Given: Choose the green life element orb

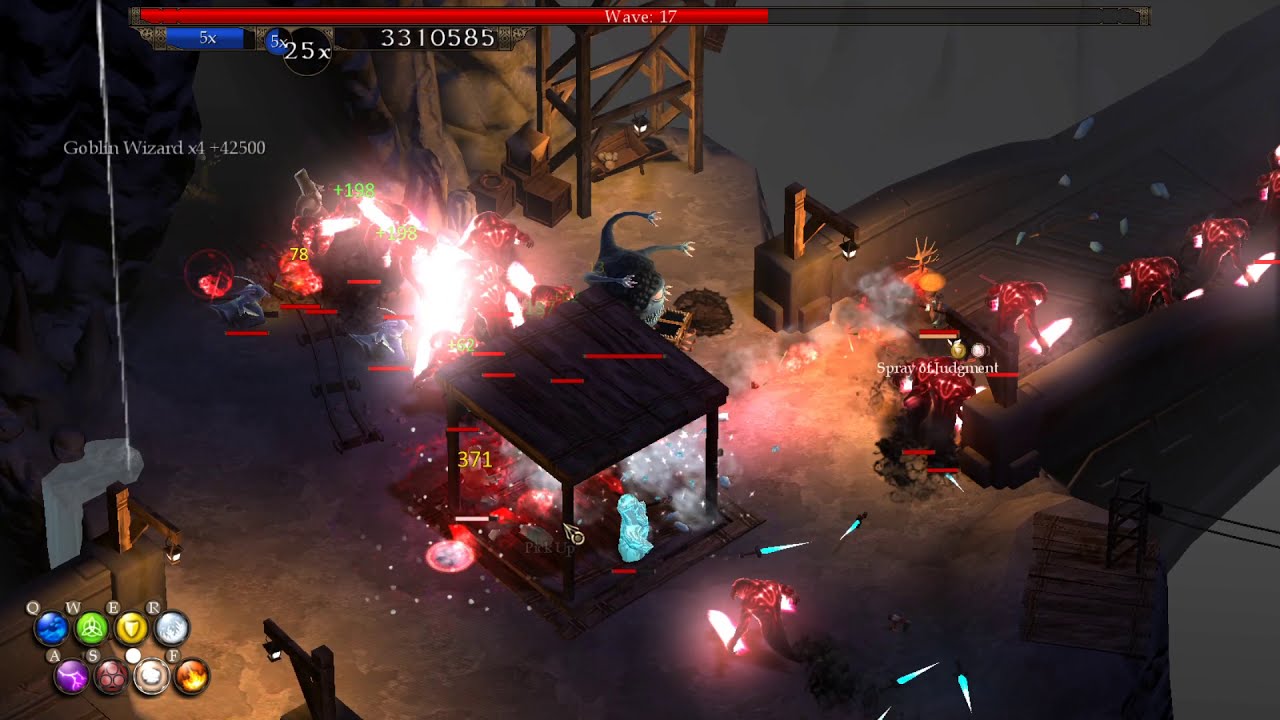Looking at the screenshot, I should (91, 628).
